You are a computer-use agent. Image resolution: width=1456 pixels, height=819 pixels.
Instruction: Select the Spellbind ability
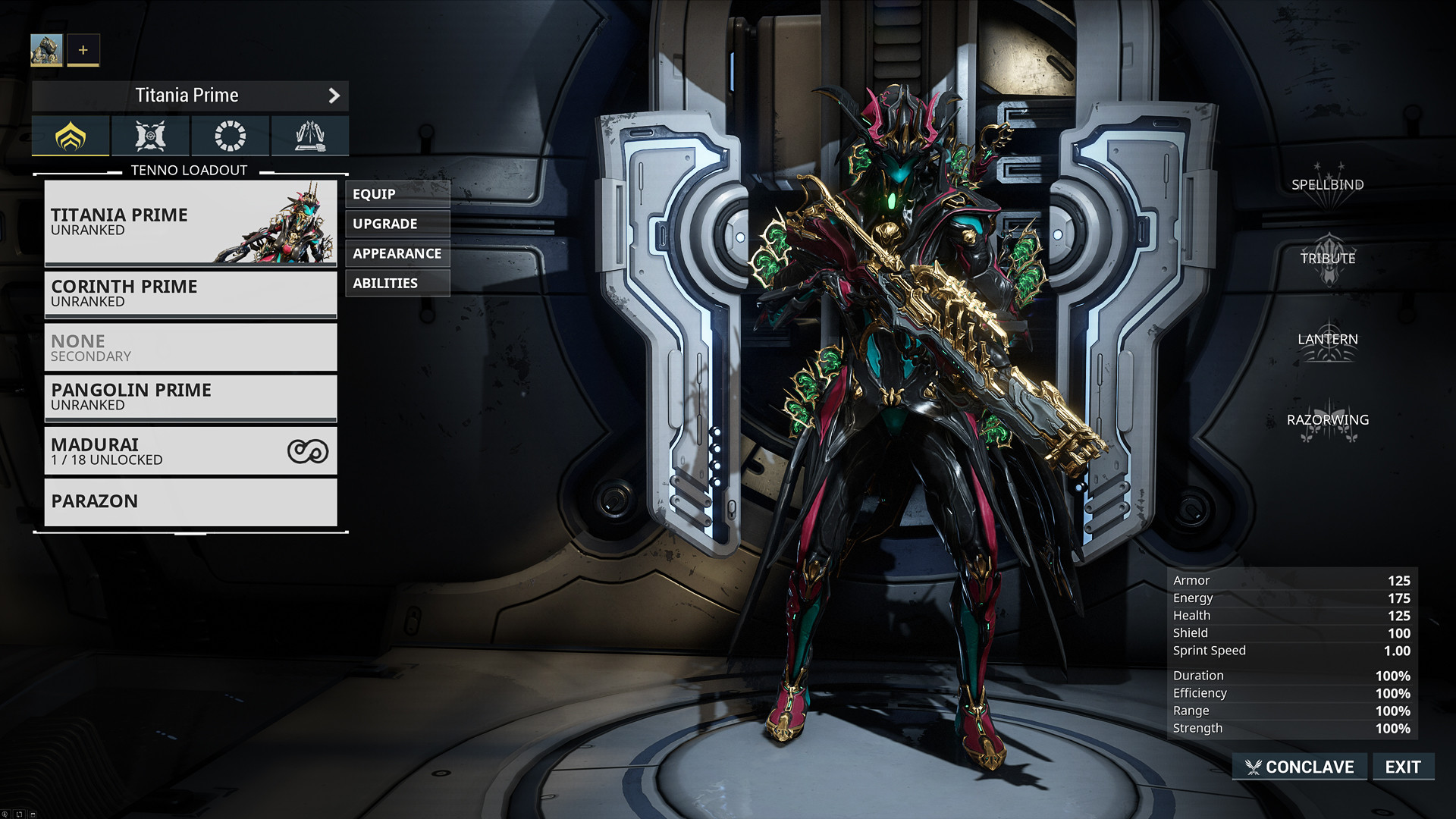click(x=1327, y=184)
